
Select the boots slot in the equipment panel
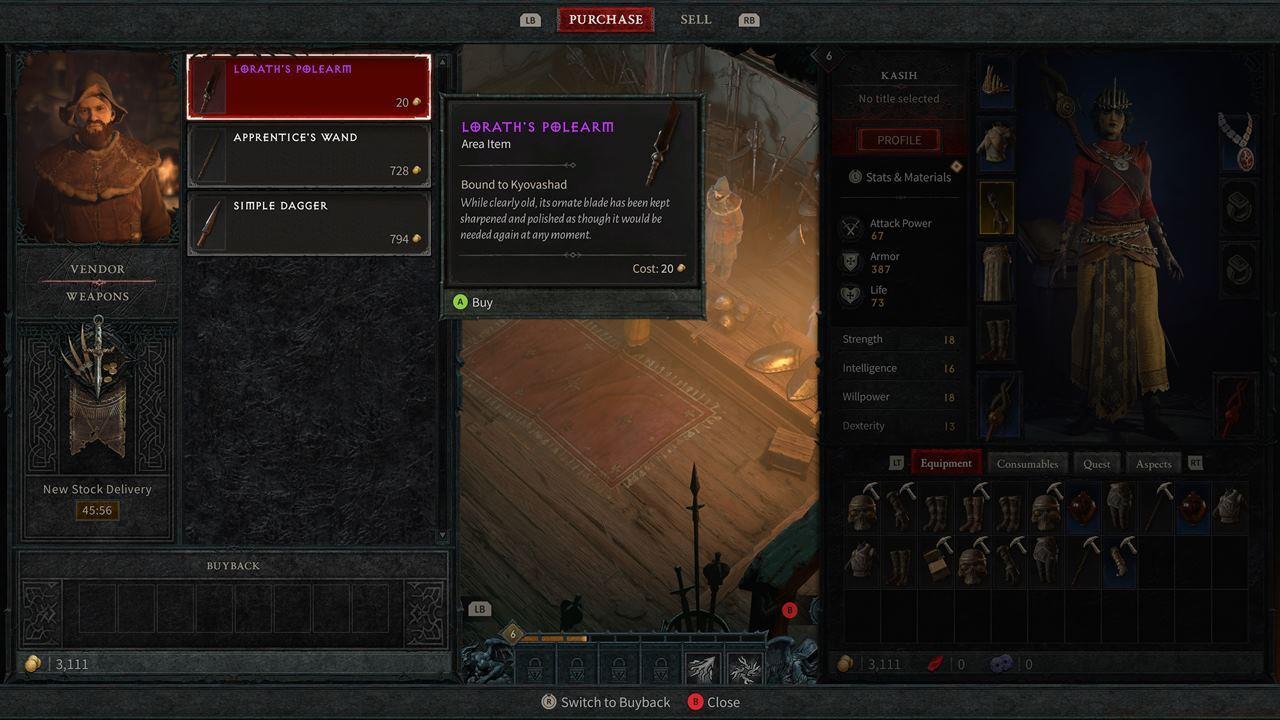[996, 335]
